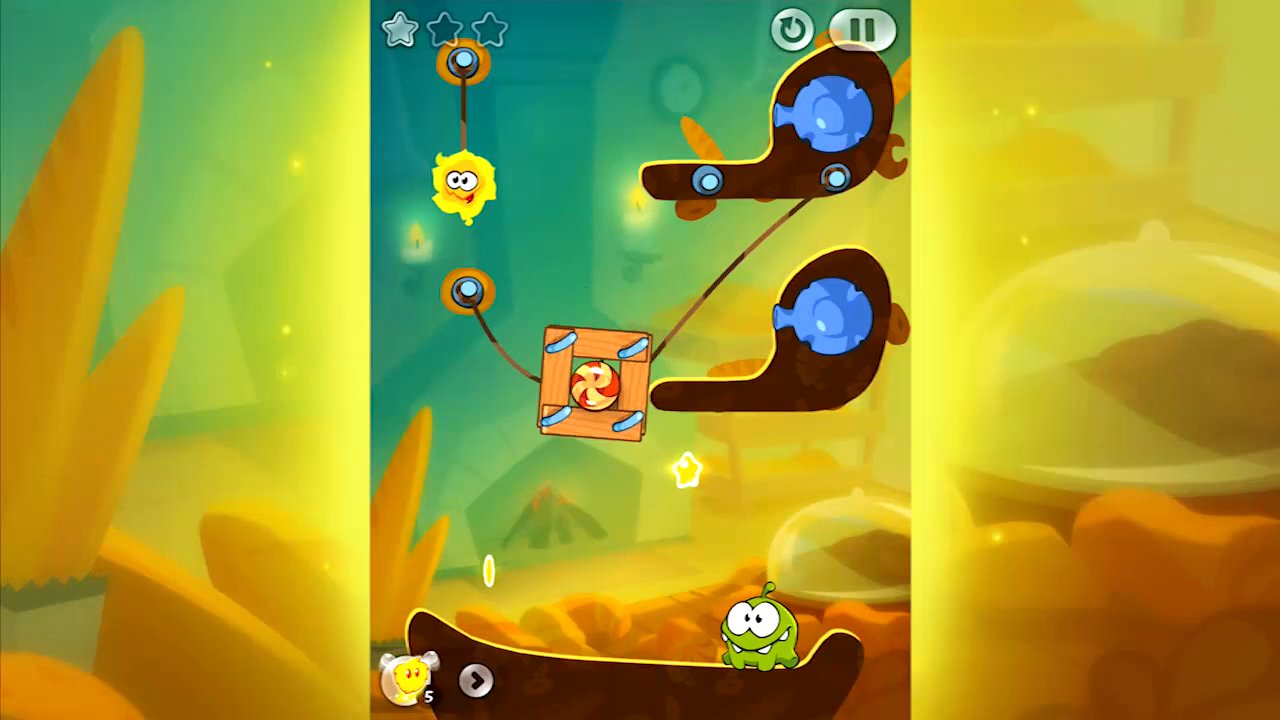1280x720 pixels.
Task: Tap the candy wrapped in the wooden crate
Action: [x=595, y=385]
